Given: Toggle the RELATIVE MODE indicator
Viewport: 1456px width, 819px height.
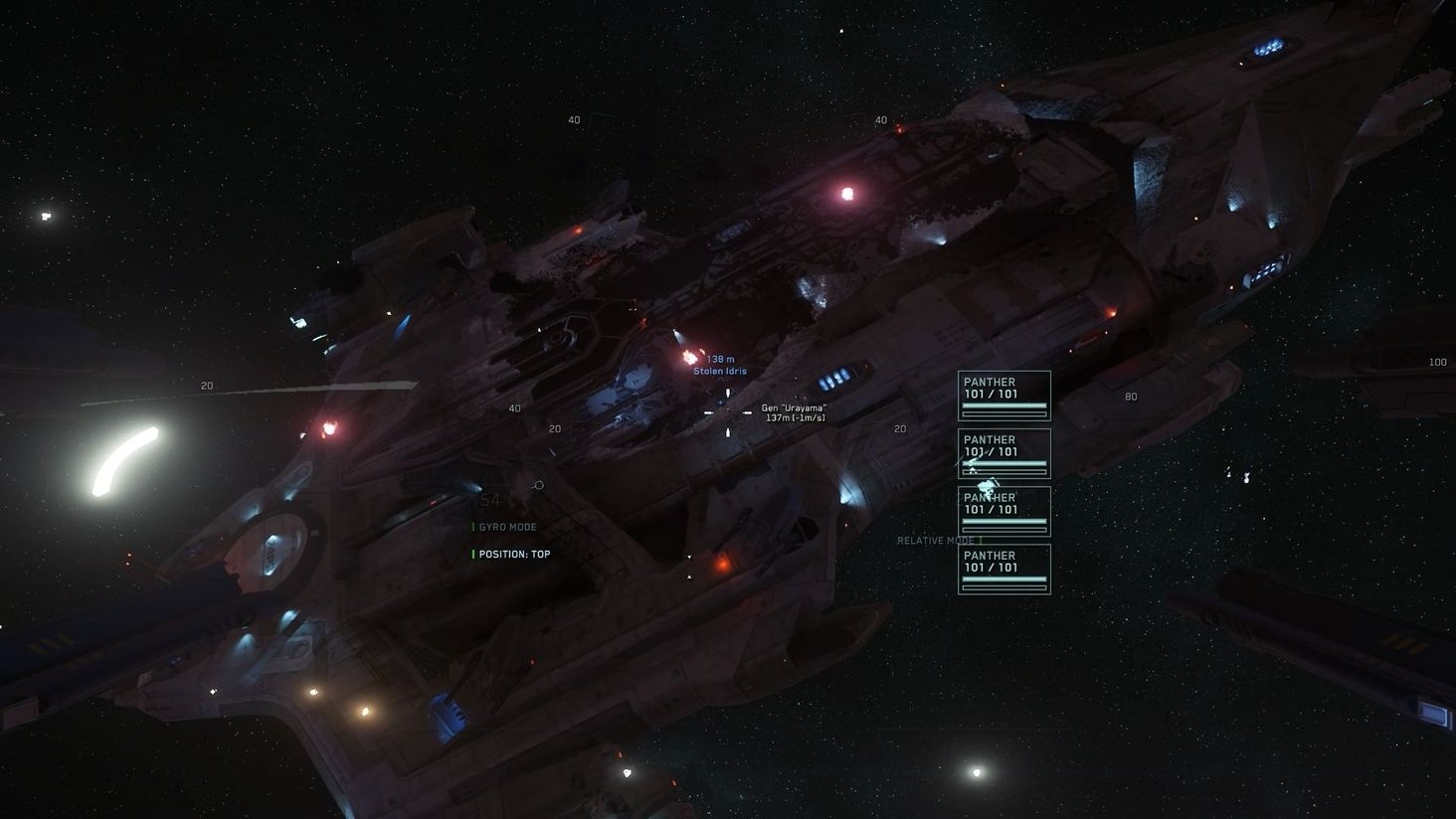Looking at the screenshot, I should pyautogui.click(x=936, y=541).
